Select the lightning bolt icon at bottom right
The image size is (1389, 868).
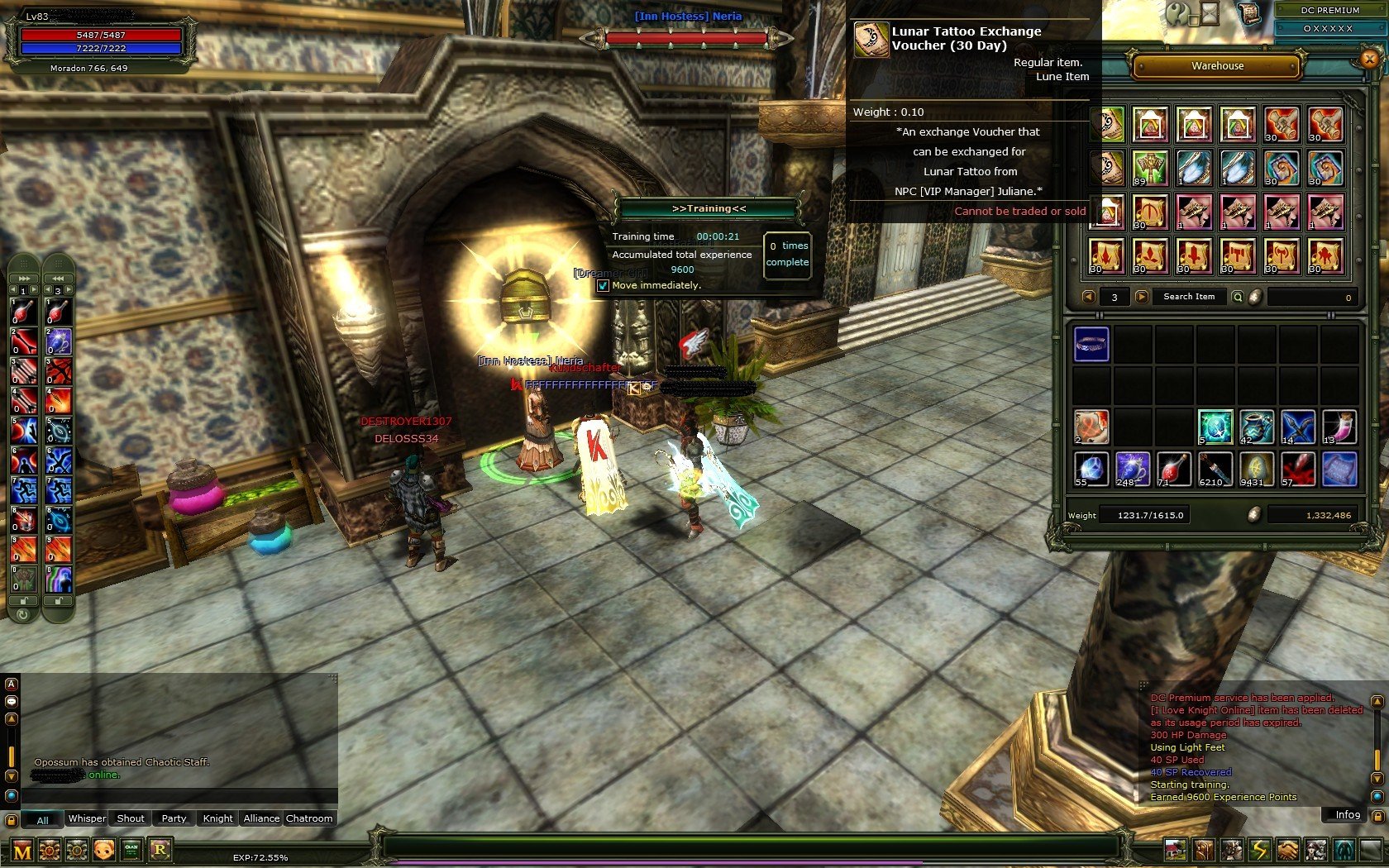coord(1260,850)
